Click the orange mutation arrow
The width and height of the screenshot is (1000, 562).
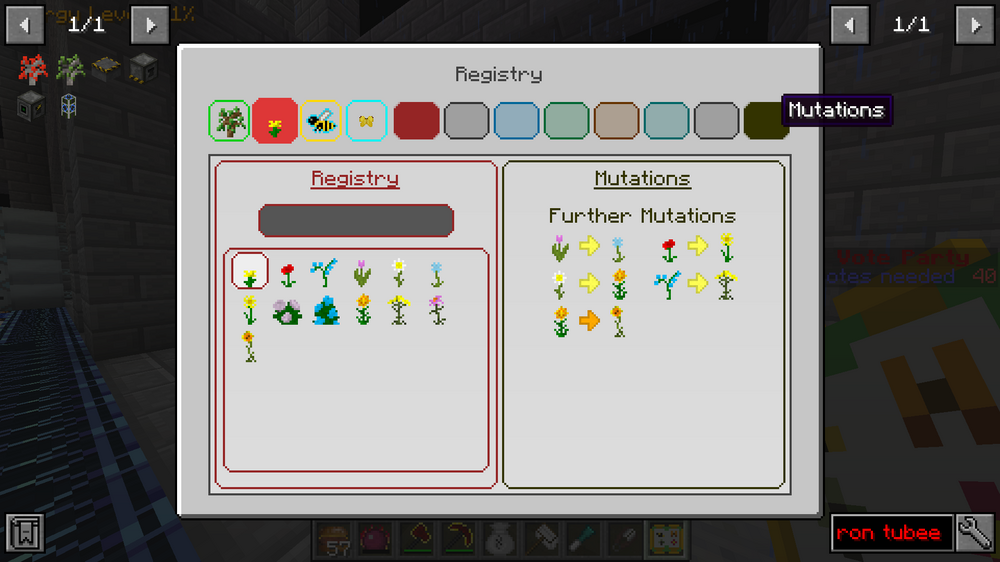(x=589, y=320)
